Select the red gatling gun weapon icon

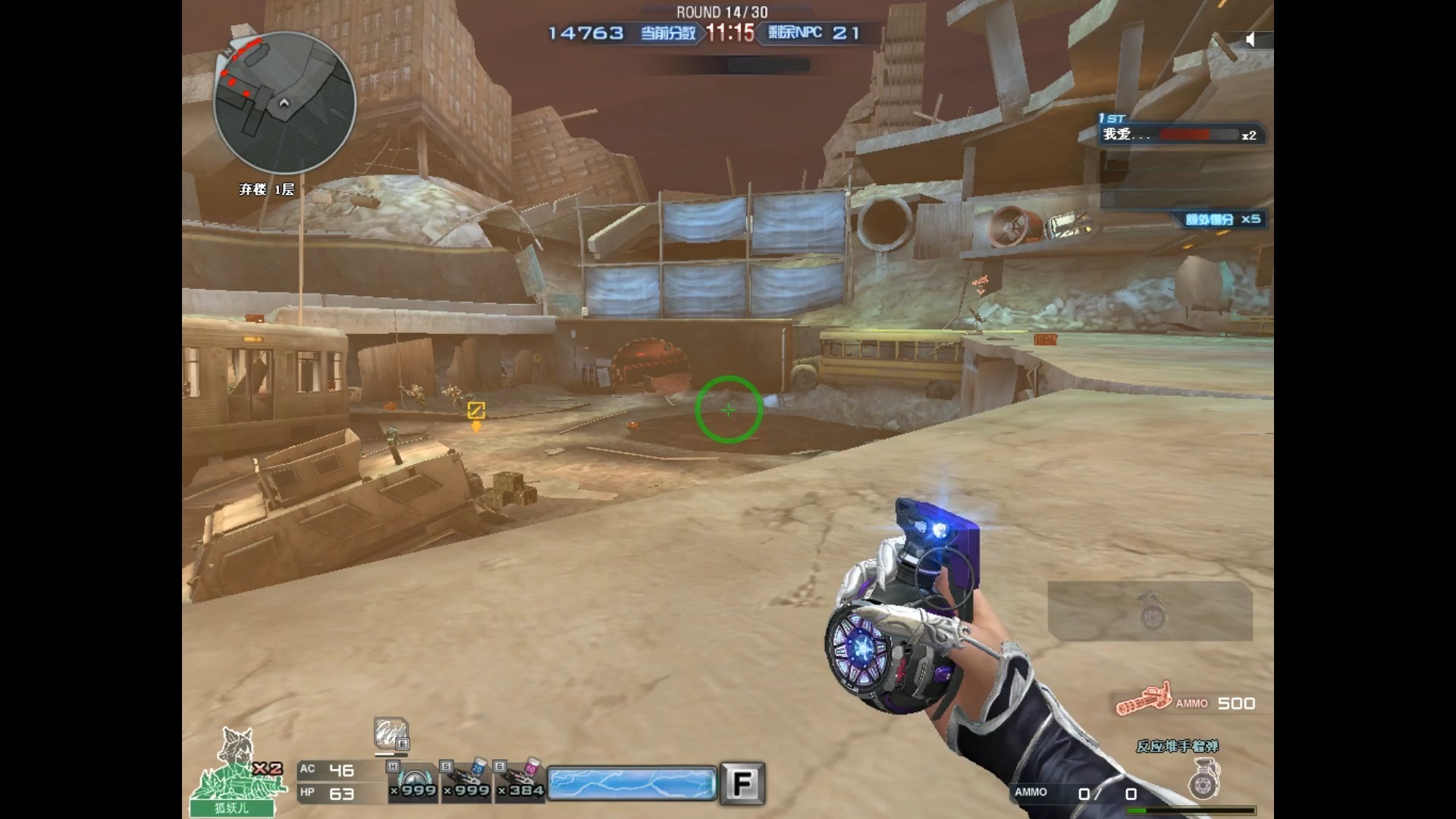[x=1144, y=701]
